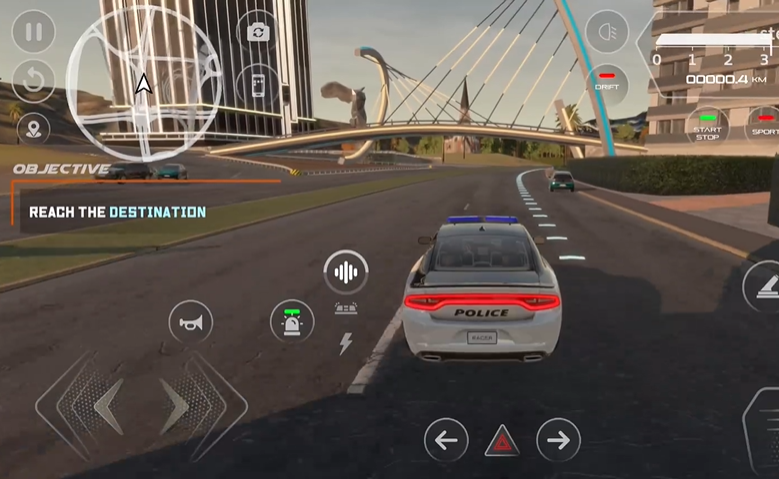Screen dimensions: 779x479
Task: Click the circular minimap
Action: 144,83
